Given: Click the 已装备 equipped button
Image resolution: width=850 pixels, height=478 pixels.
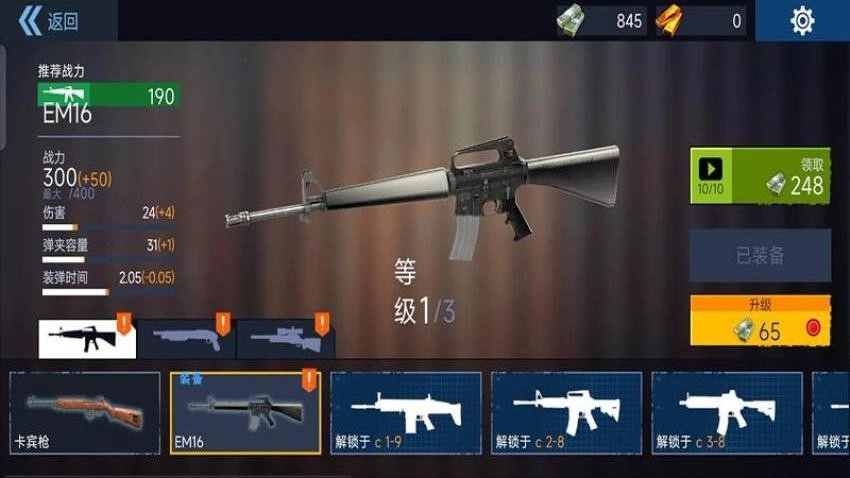Looking at the screenshot, I should (760, 256).
